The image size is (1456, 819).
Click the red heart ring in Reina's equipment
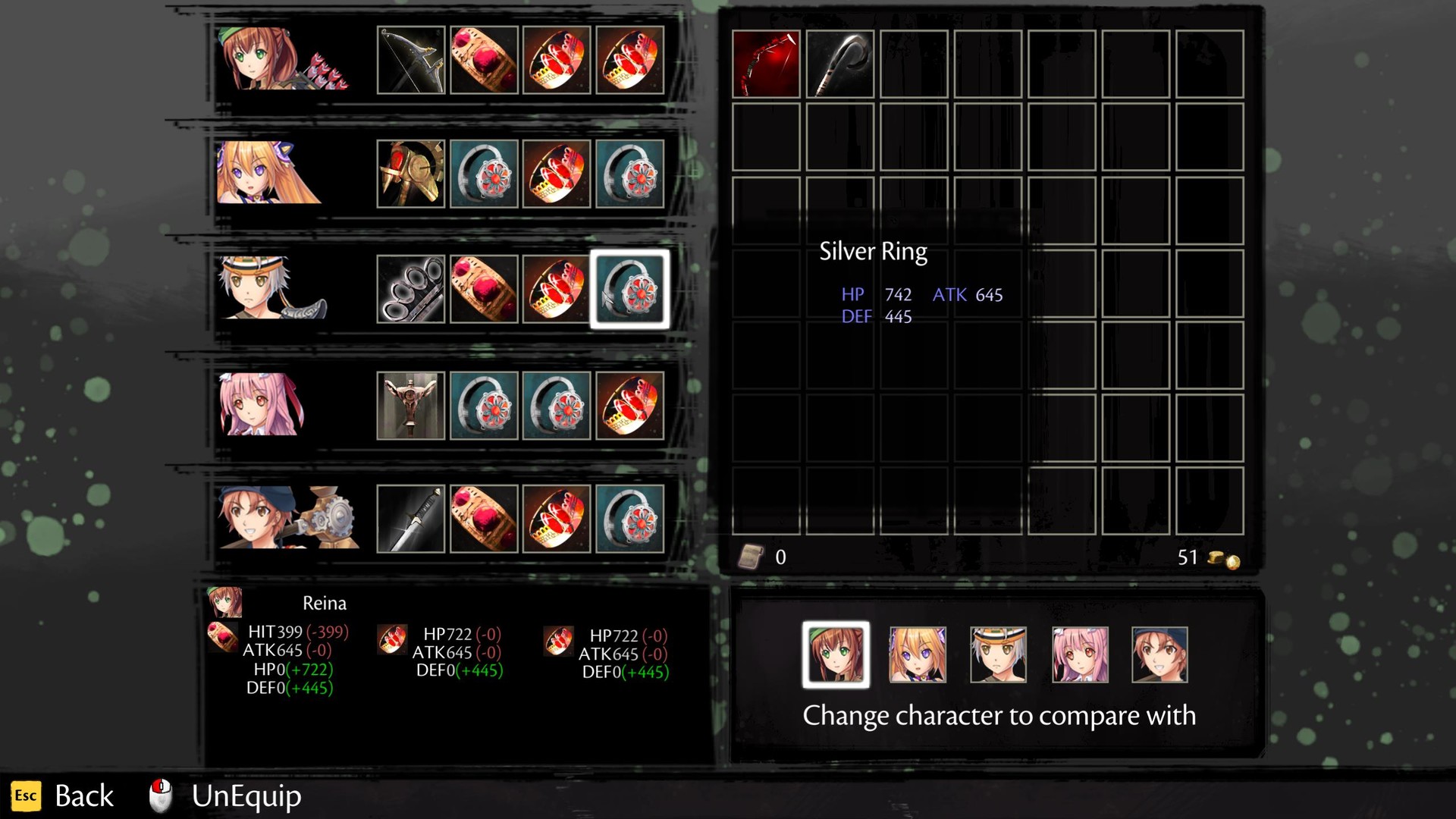pos(483,61)
